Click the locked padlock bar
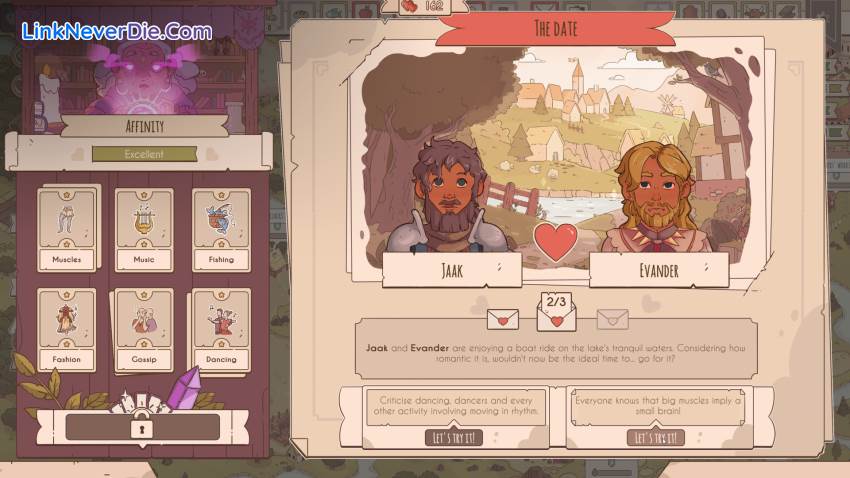 click(x=142, y=427)
